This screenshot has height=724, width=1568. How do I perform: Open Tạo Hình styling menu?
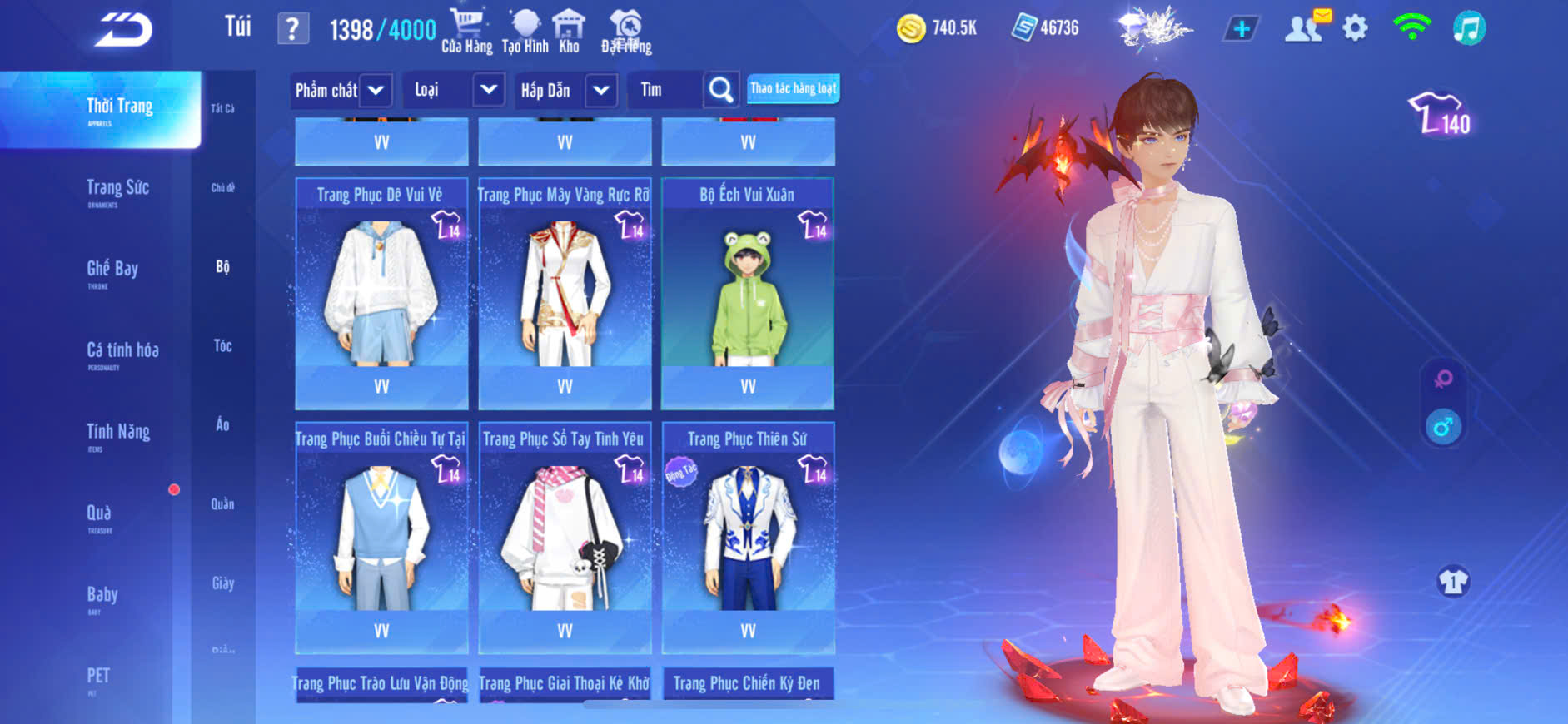coord(525,31)
